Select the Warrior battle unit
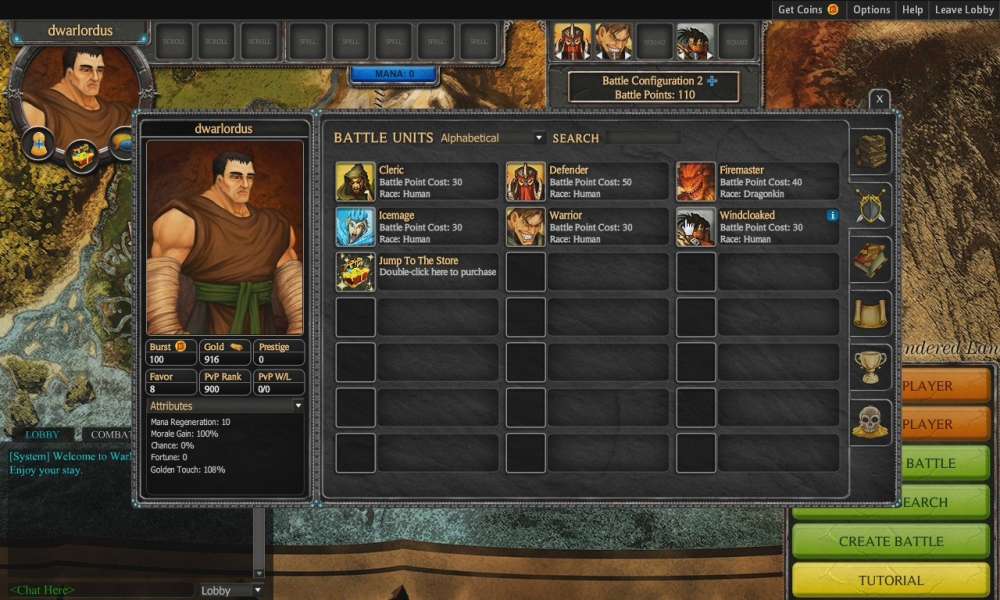The height and width of the screenshot is (600, 1000). [x=587, y=227]
